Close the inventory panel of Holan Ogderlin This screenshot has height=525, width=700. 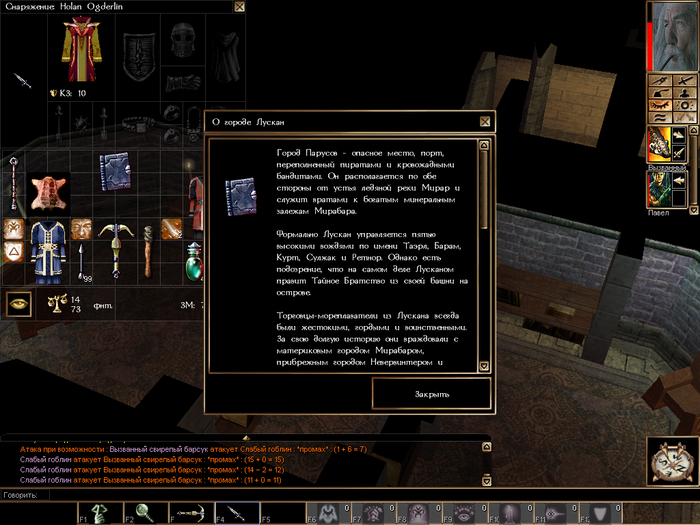pos(239,7)
